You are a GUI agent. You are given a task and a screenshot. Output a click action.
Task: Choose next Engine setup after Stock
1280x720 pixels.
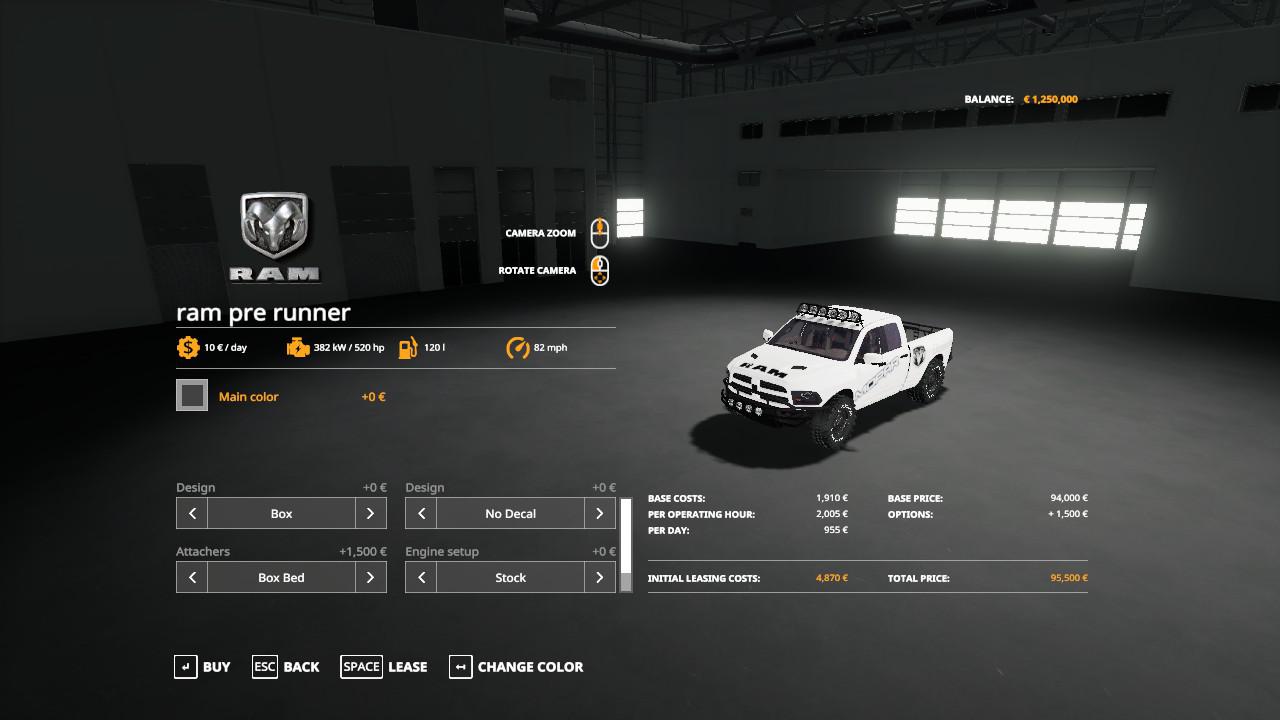pos(599,578)
